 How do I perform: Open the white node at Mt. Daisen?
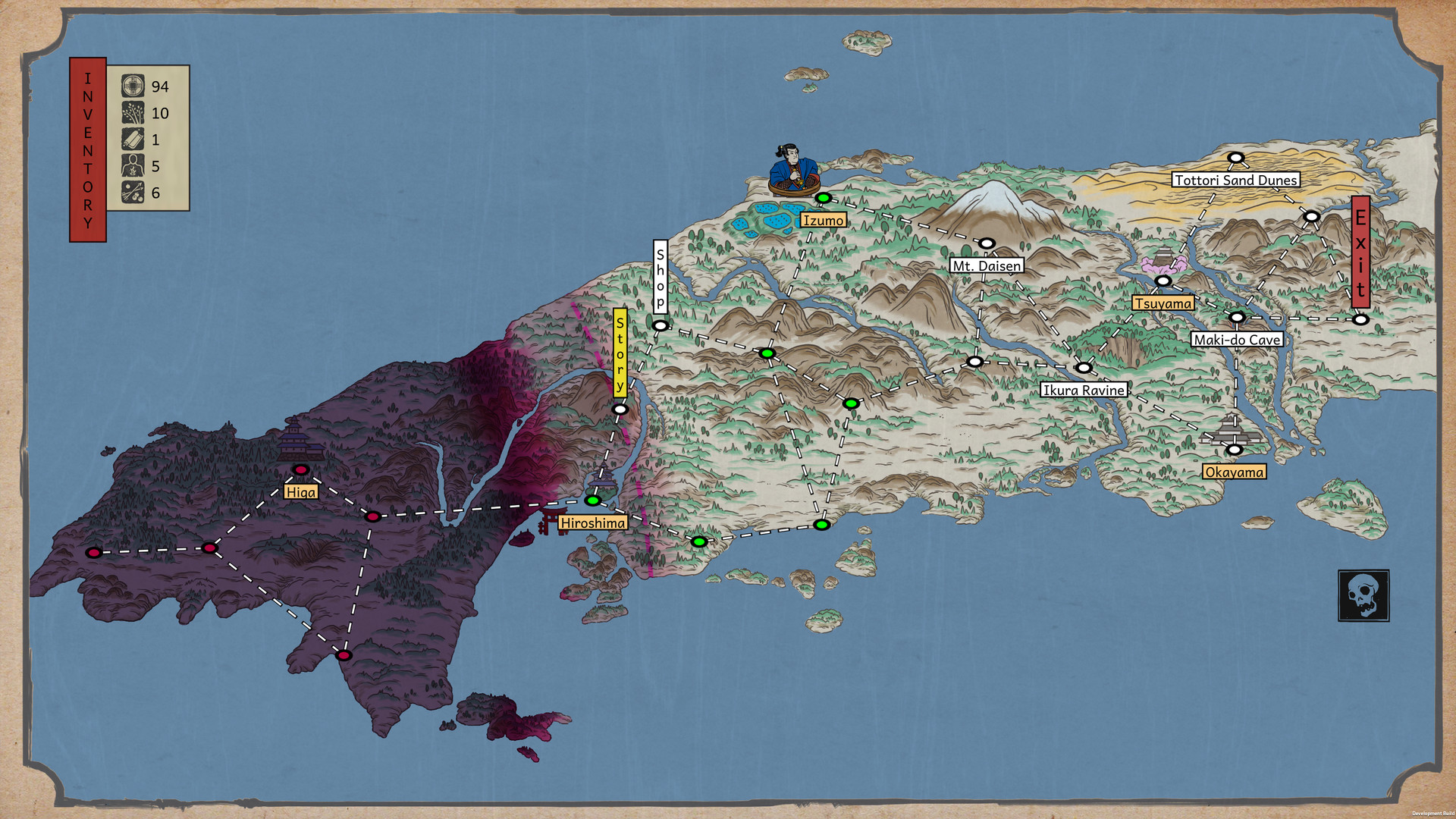[x=987, y=243]
